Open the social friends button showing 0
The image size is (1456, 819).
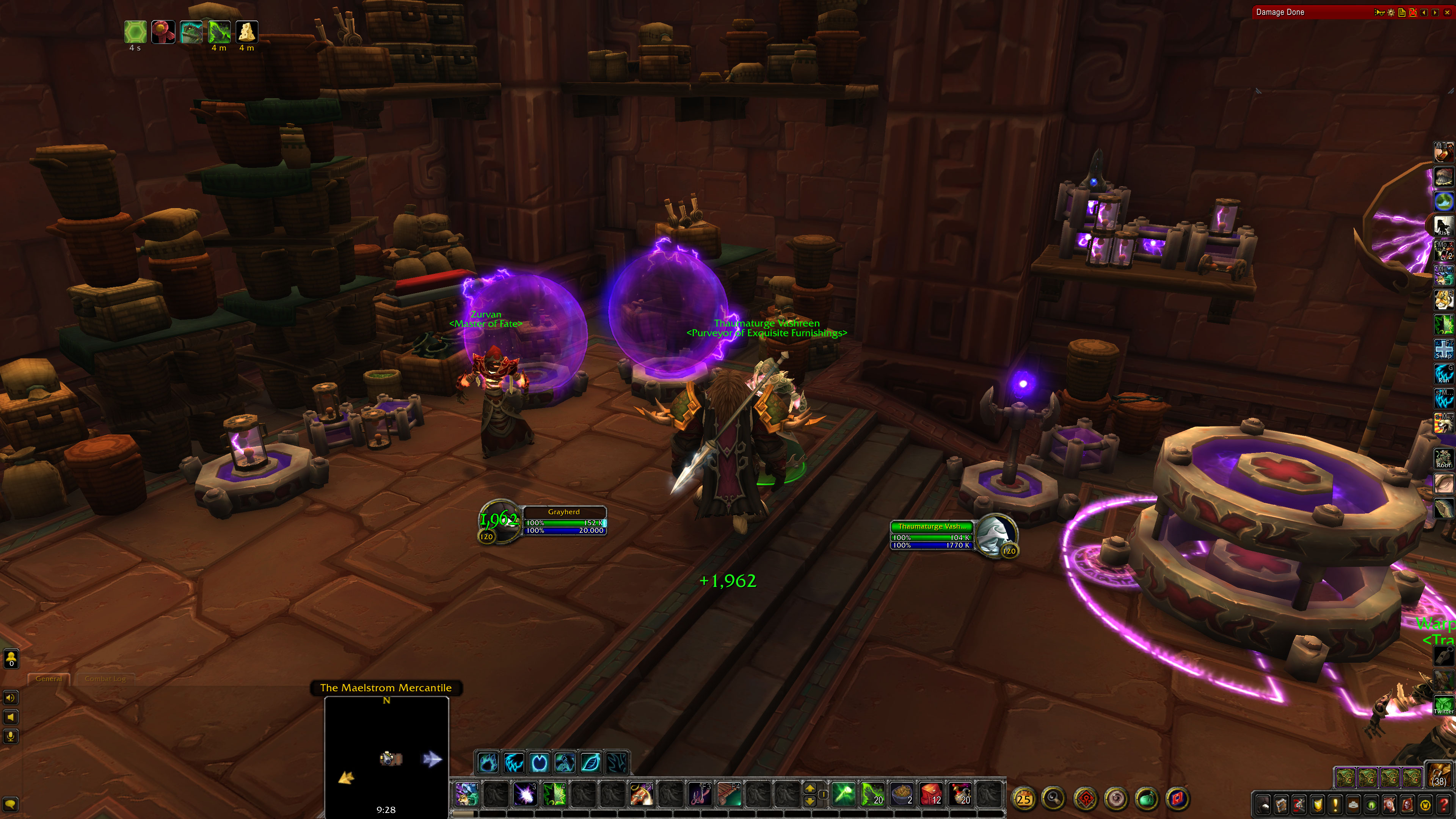[11, 659]
